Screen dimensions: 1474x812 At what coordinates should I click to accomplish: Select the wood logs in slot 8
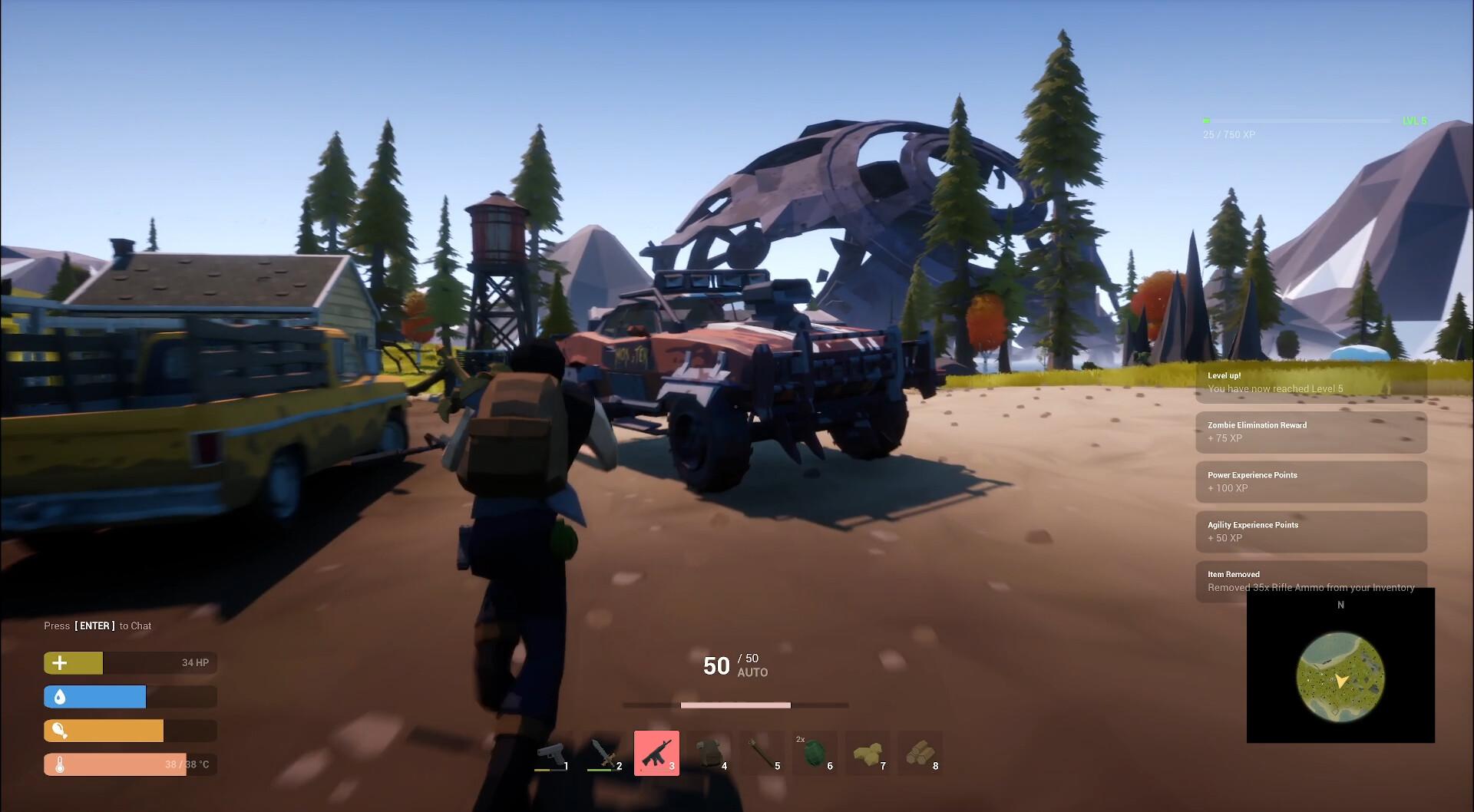tap(920, 754)
